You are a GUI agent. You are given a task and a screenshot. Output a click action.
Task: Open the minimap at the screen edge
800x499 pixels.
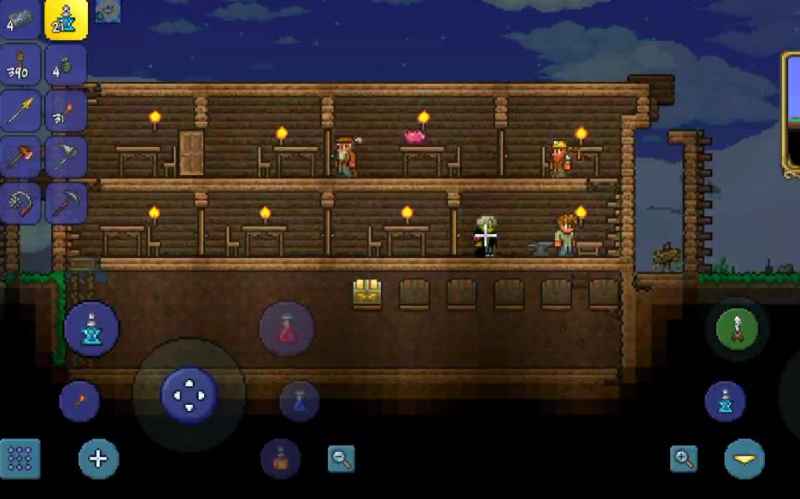click(791, 115)
